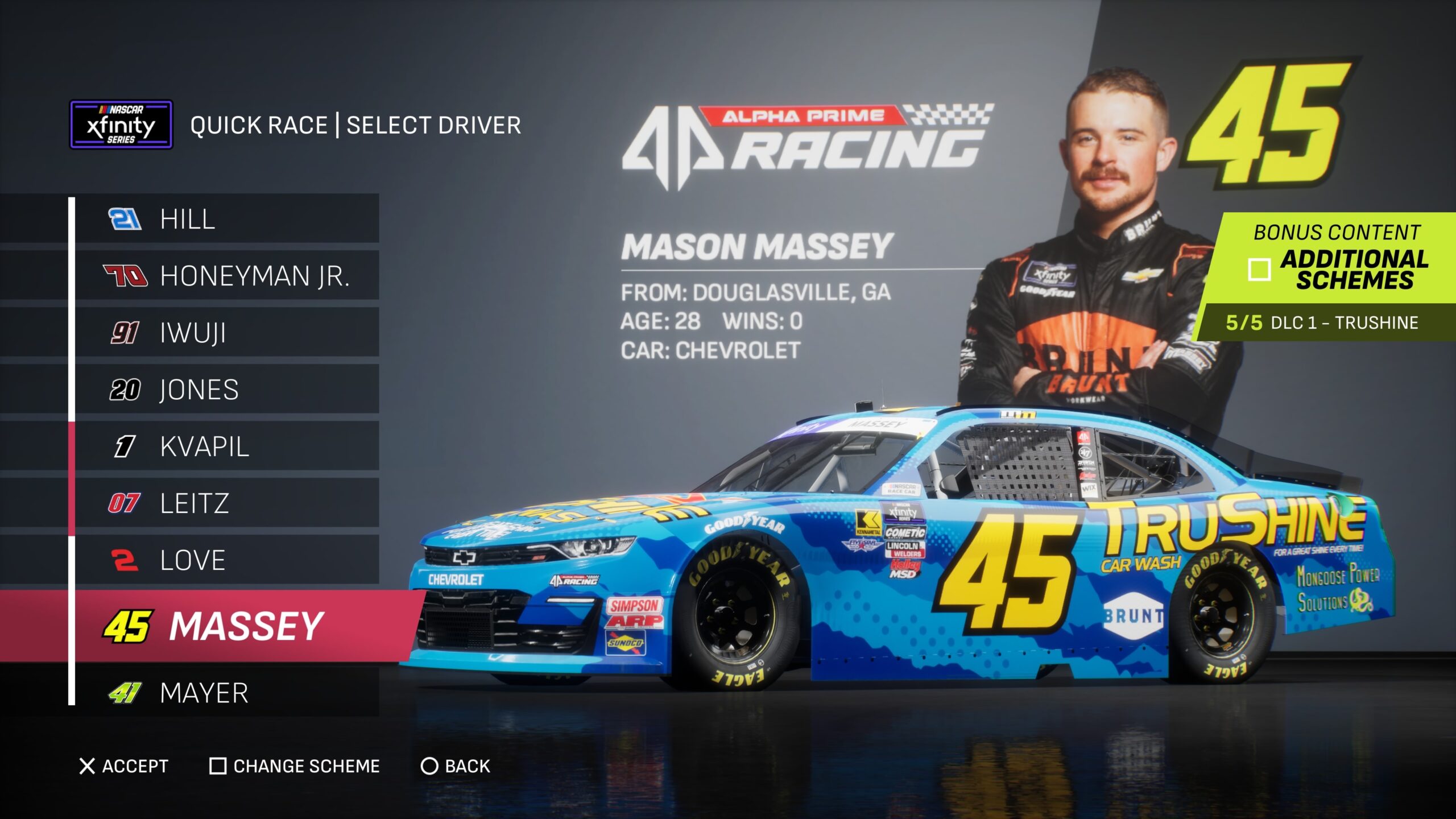Select Mayer number 41 driver
The image size is (1456, 819).
(x=226, y=693)
